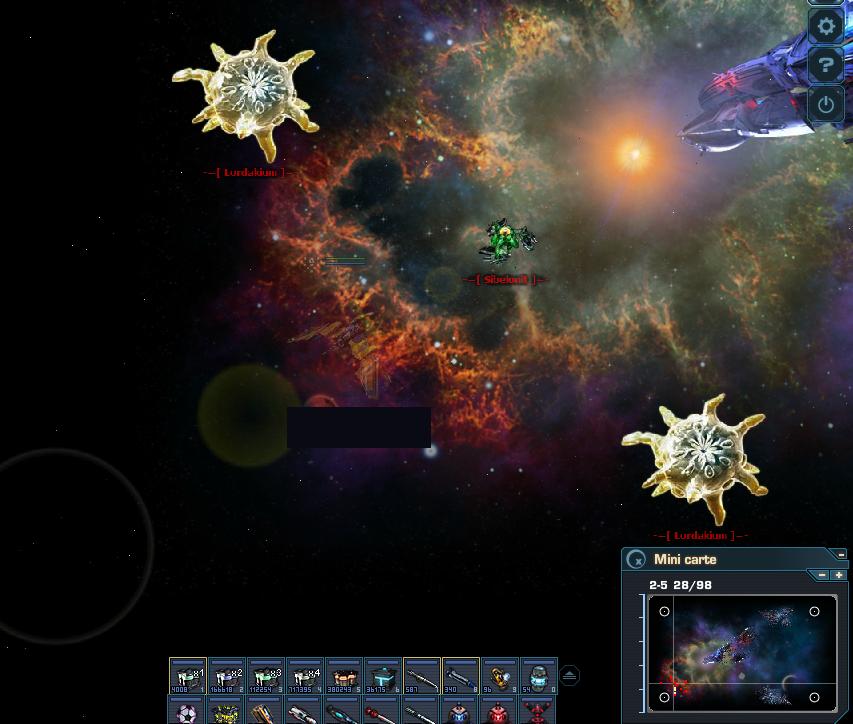Activate the hotbar slot showing 36175
The width and height of the screenshot is (853, 724).
coord(383,676)
